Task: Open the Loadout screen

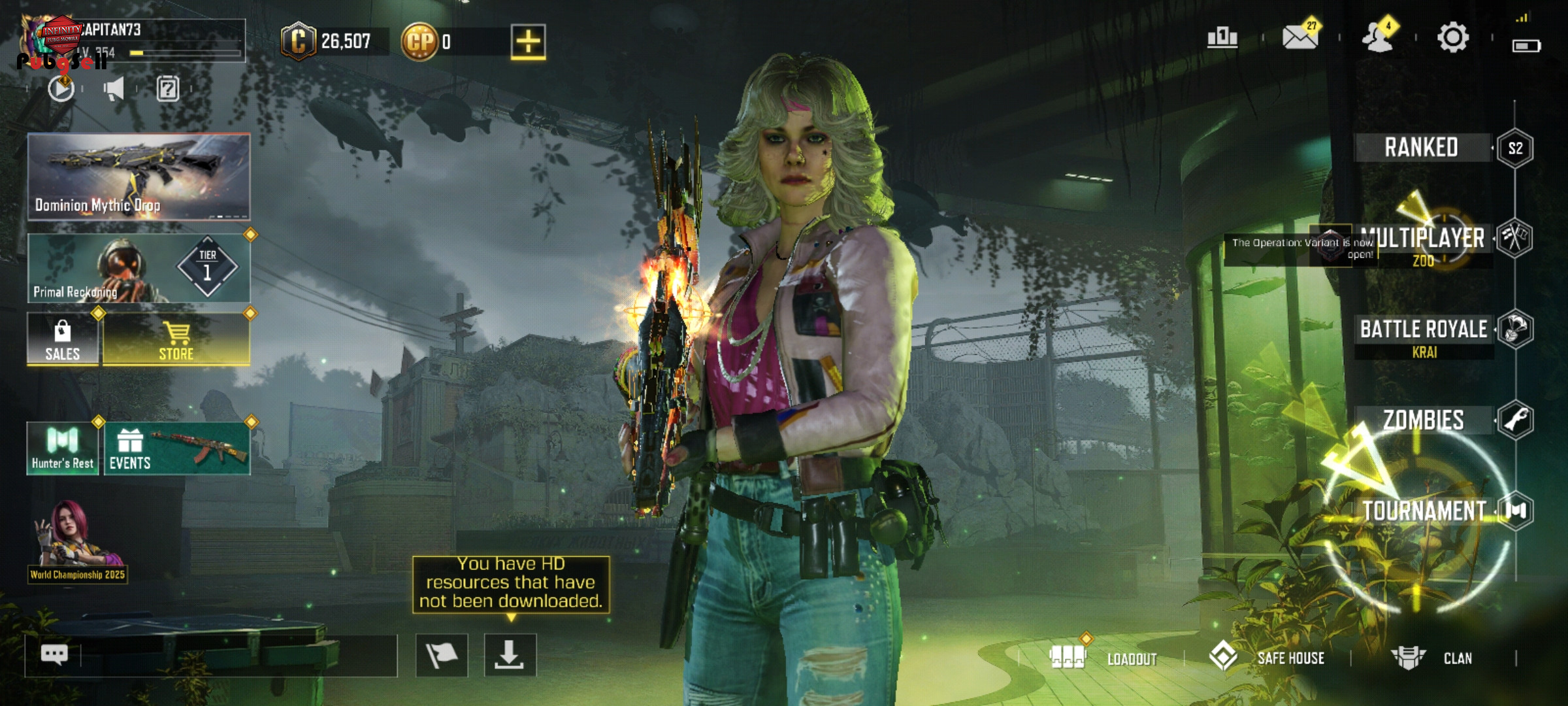Action: coord(1104,658)
